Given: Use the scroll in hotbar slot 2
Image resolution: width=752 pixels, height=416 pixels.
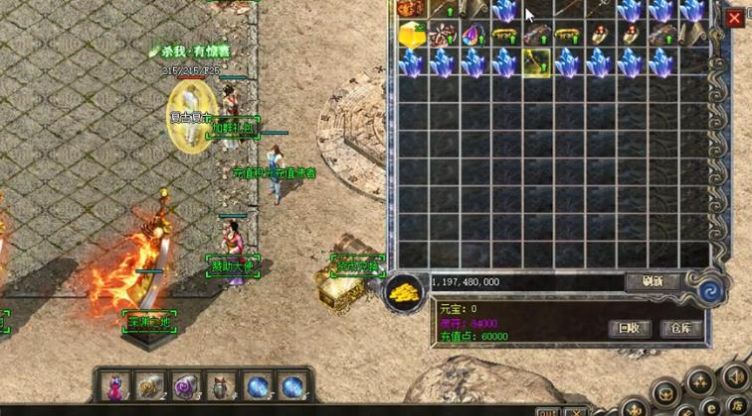Looking at the screenshot, I should [x=150, y=386].
